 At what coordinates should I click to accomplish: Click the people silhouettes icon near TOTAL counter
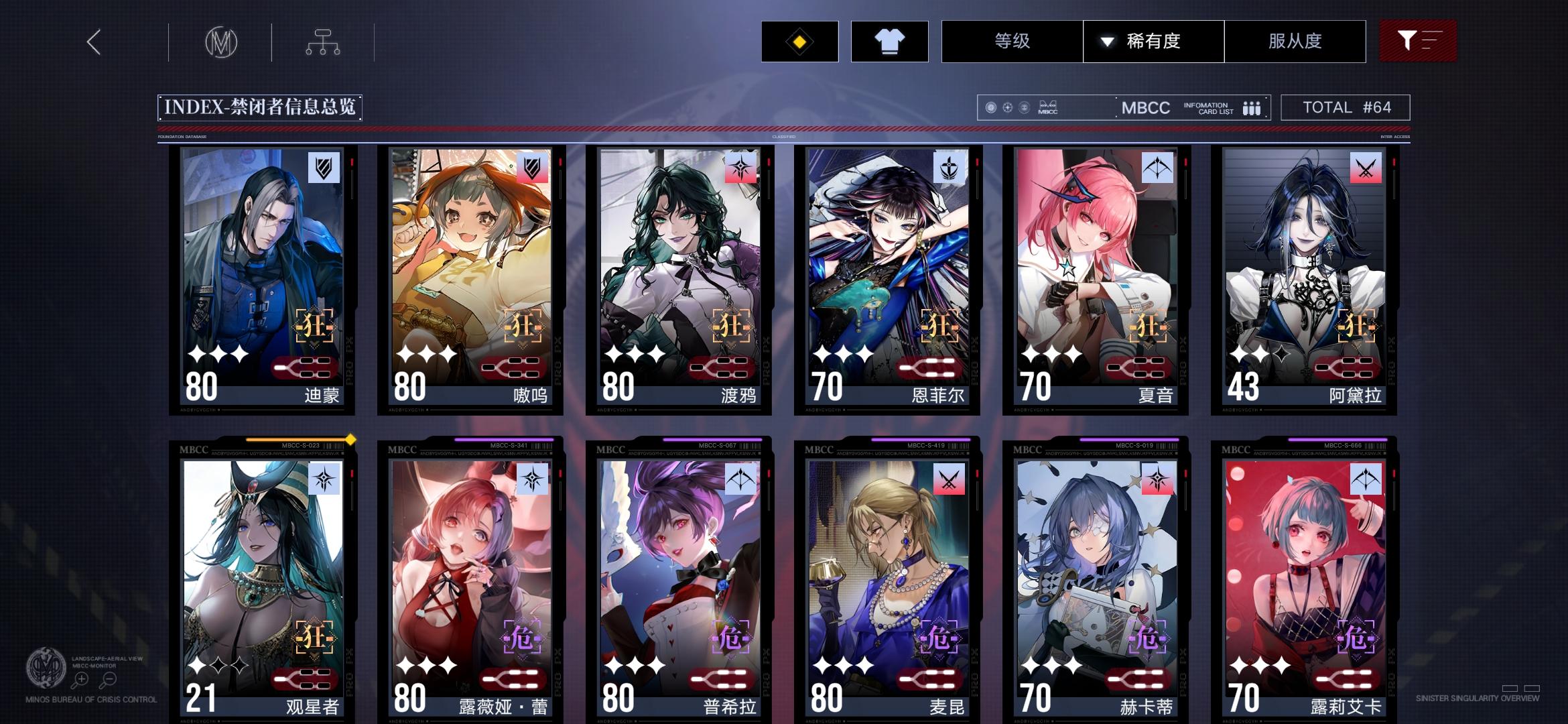click(x=1252, y=107)
